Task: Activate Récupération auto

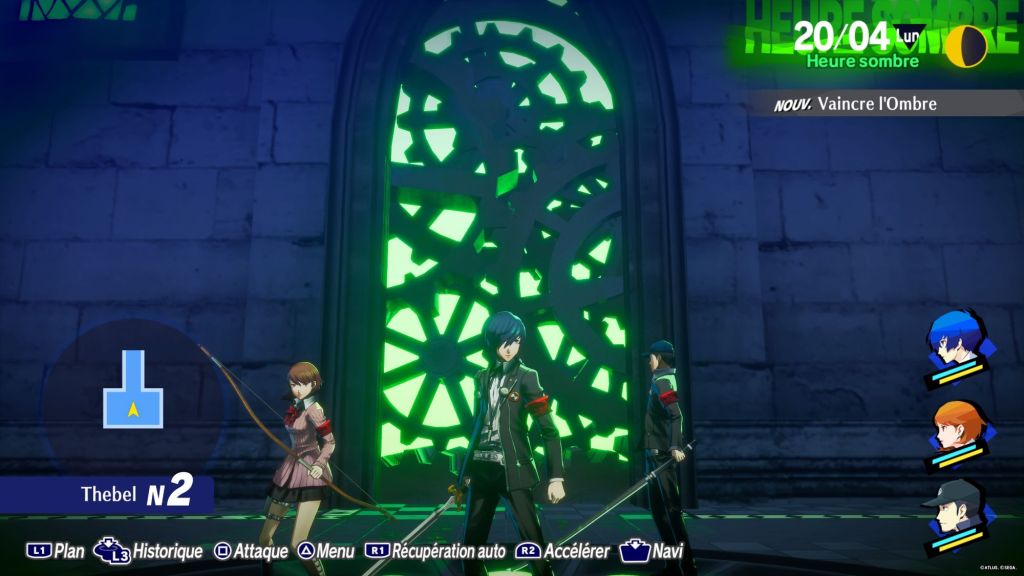Action: tap(436, 551)
